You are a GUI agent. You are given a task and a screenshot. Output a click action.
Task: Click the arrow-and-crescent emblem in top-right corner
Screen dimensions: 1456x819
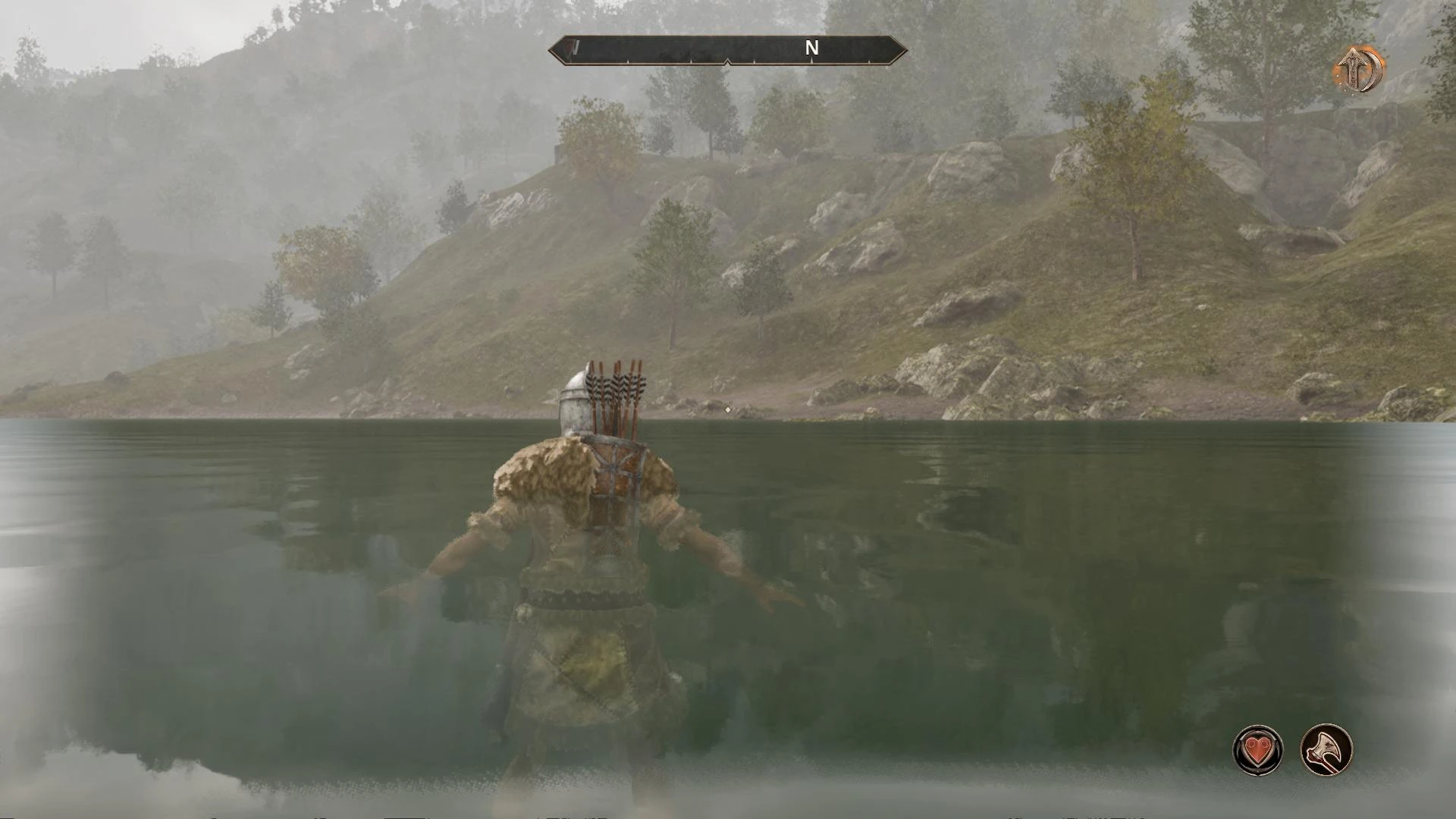pos(1362,70)
